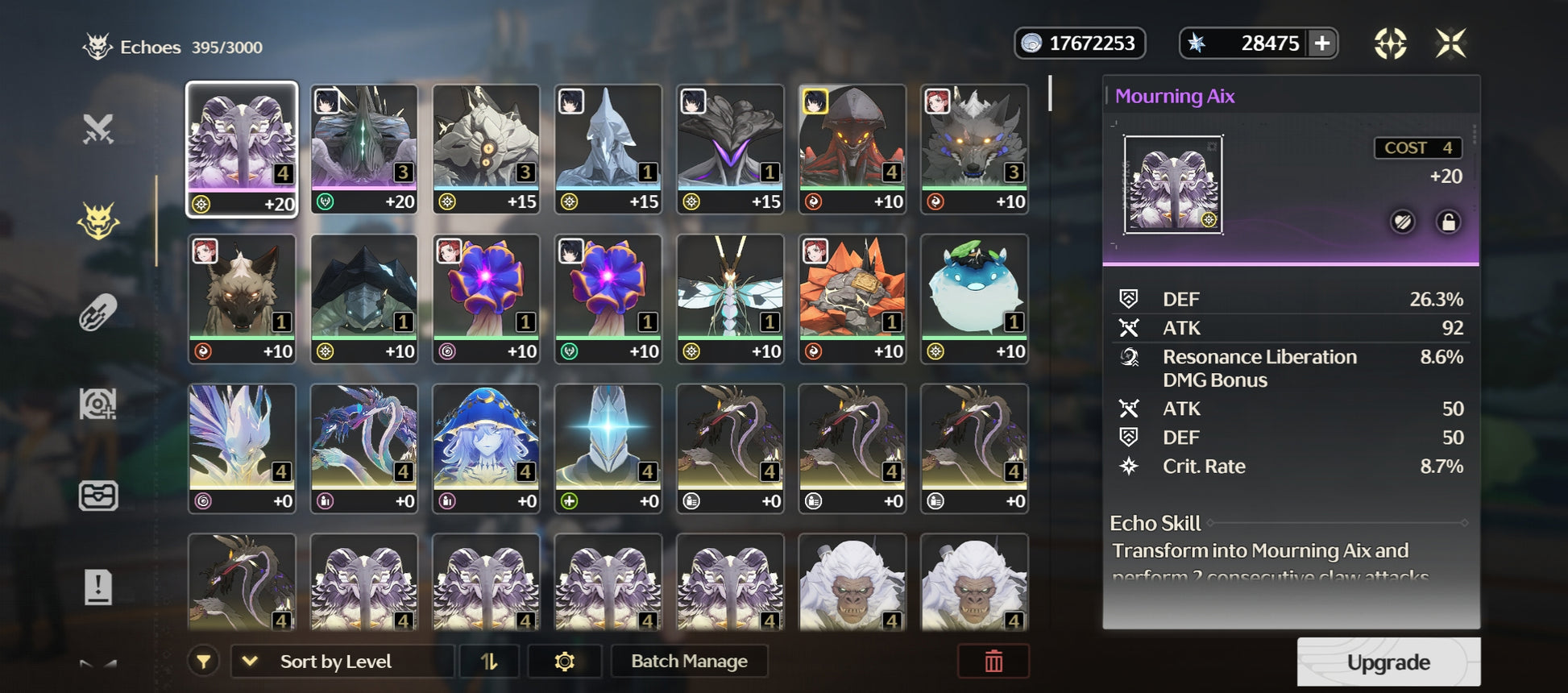Choose the orange rock crab echo
This screenshot has width=1568, height=693.
852,298
